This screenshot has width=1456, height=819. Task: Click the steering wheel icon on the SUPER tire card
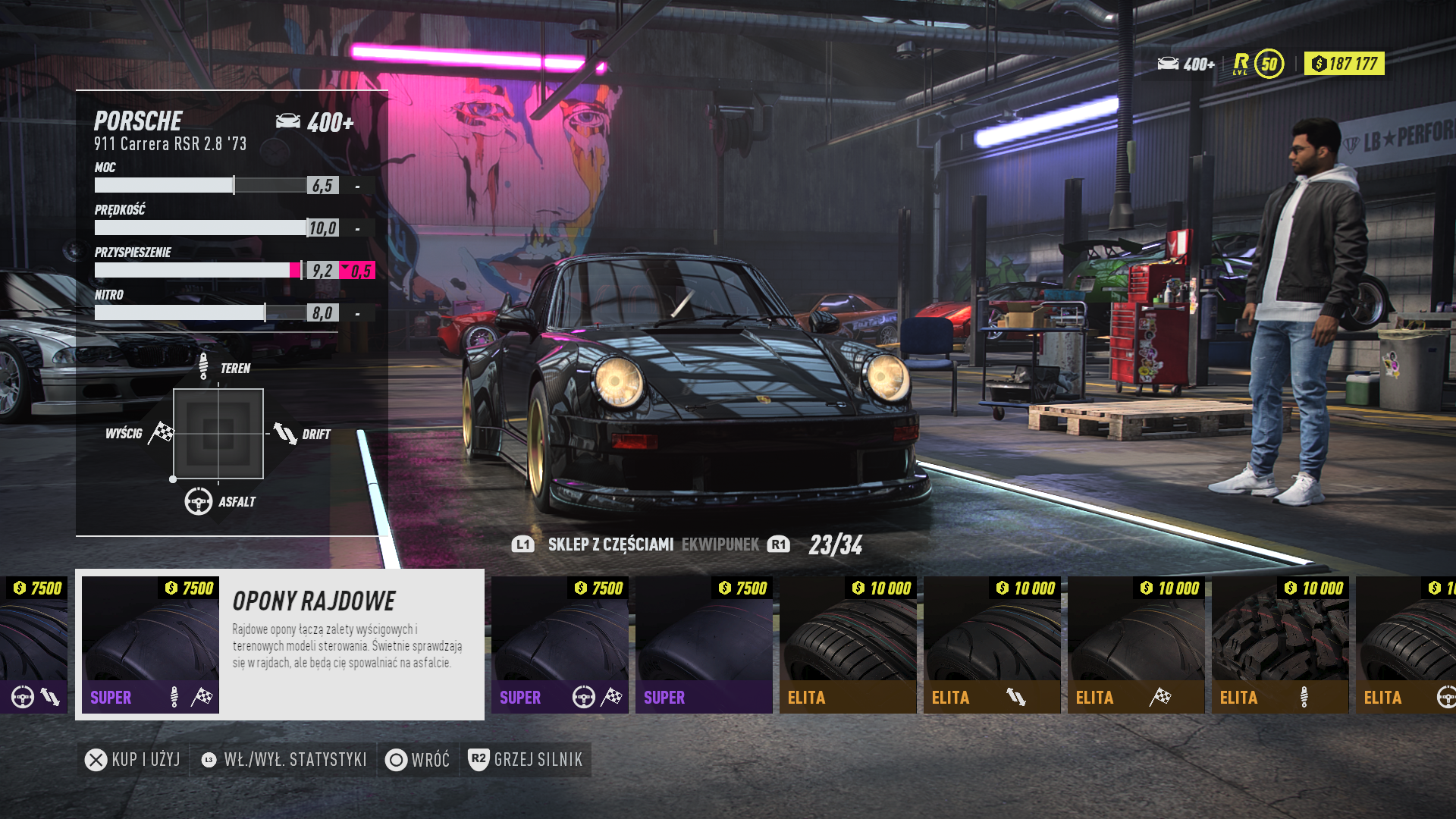point(582,696)
